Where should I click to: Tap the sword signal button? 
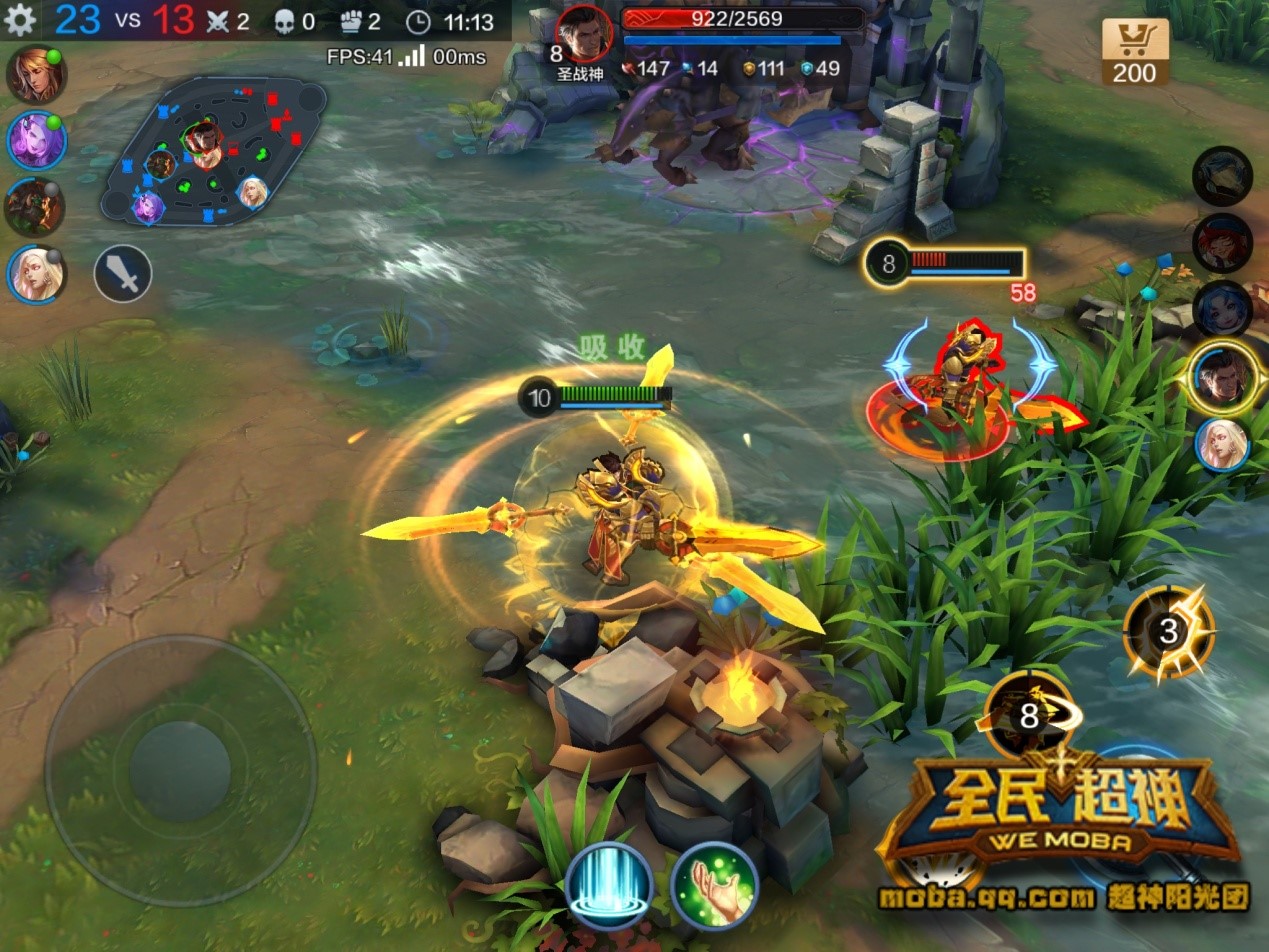[x=123, y=274]
